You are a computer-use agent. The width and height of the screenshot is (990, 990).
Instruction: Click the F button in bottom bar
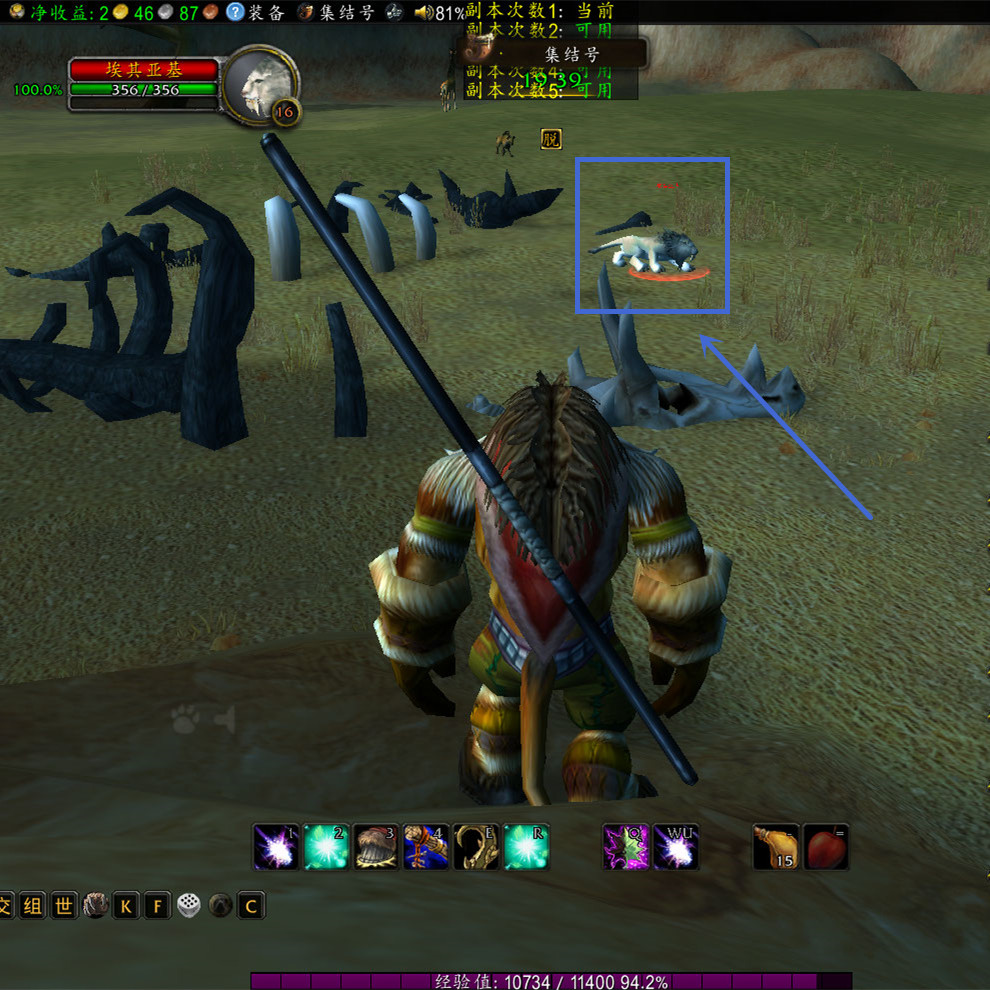pos(157,906)
